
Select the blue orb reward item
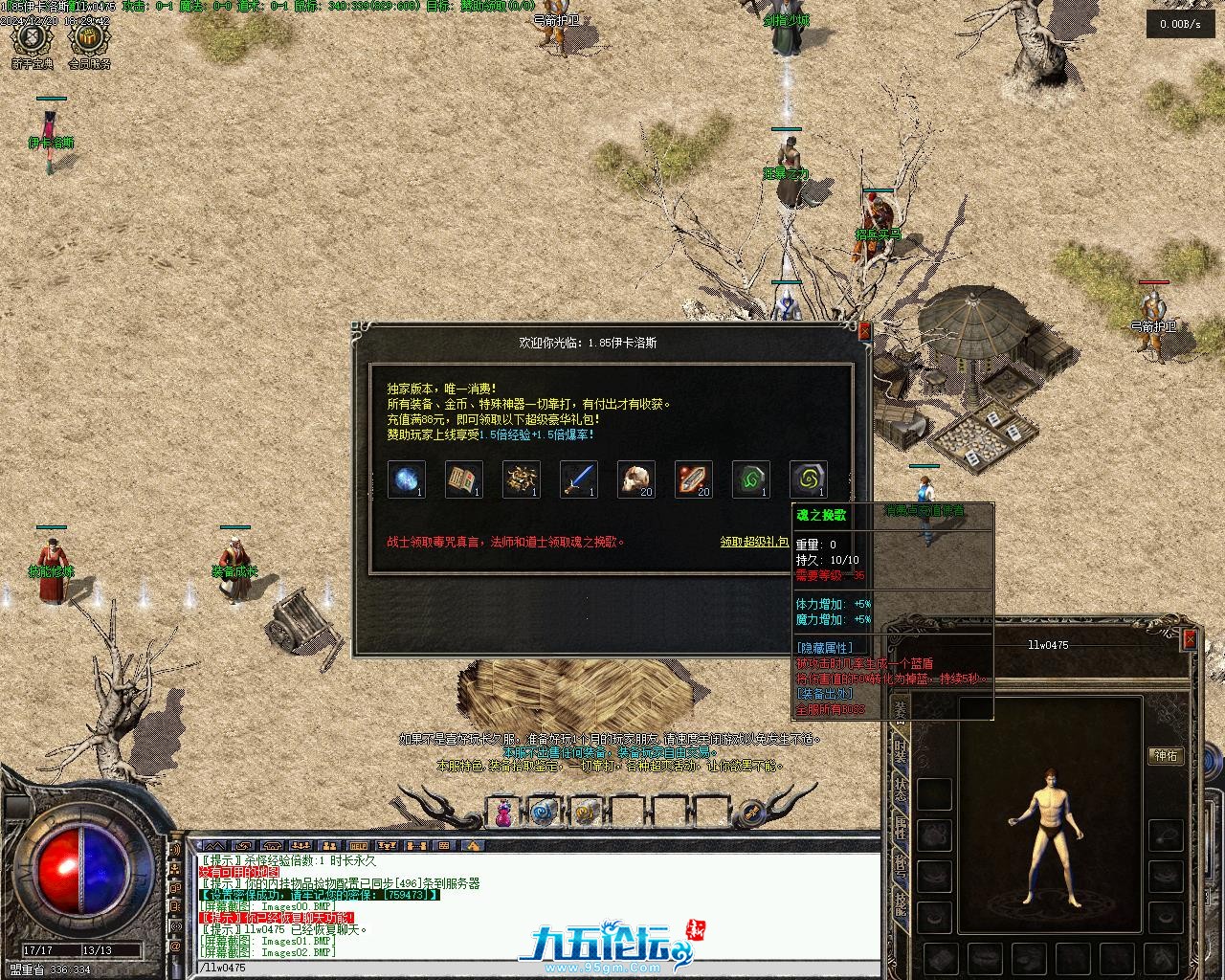406,479
